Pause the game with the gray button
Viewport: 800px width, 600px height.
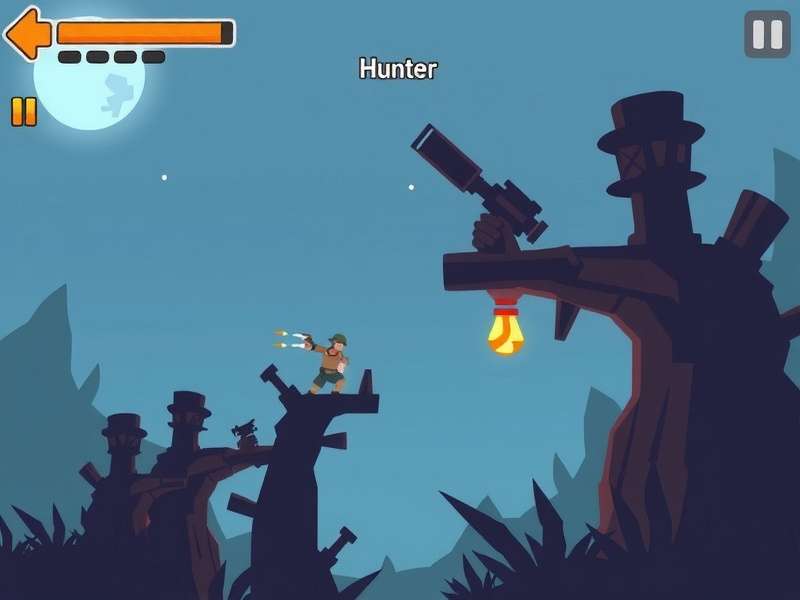click(767, 34)
